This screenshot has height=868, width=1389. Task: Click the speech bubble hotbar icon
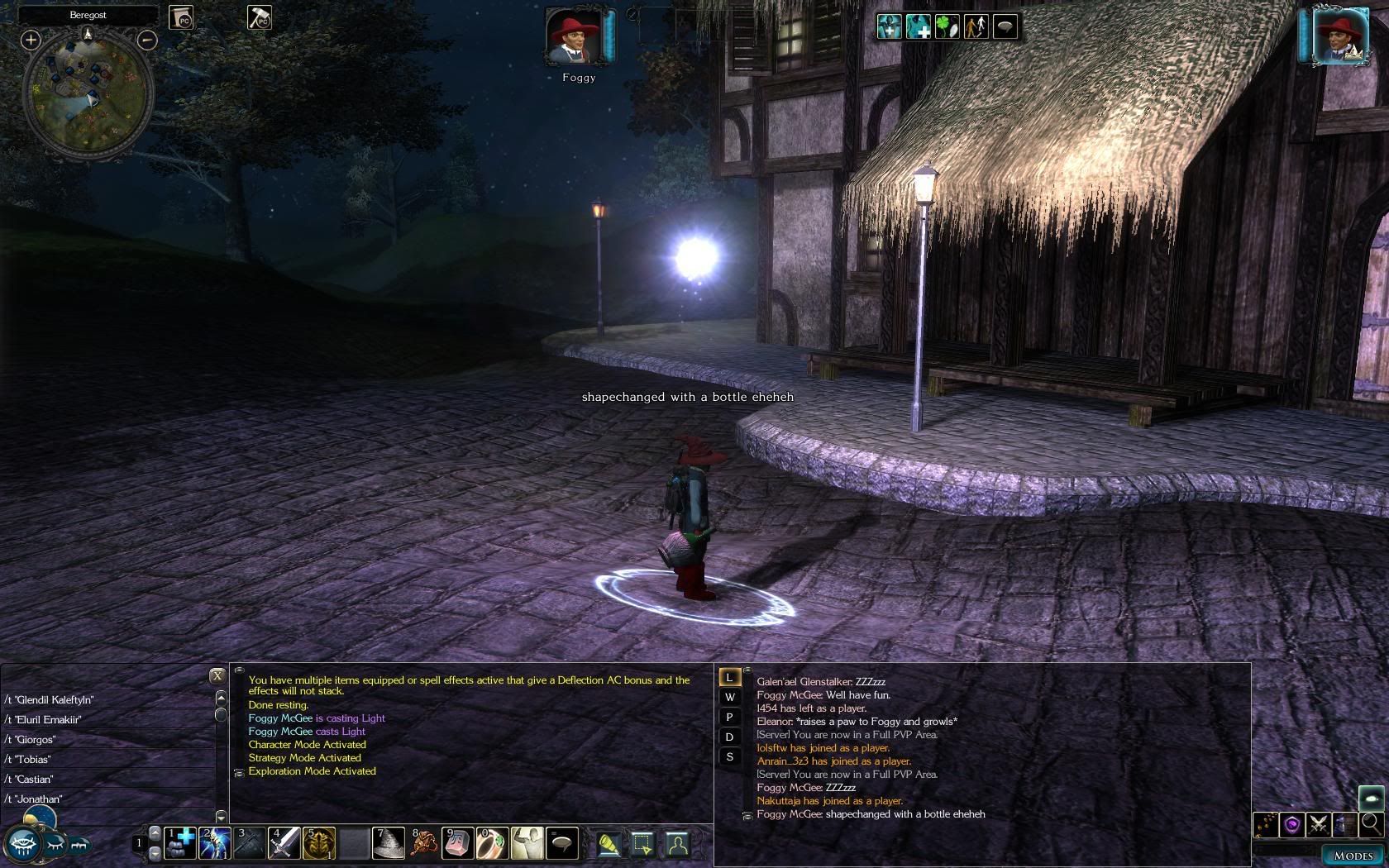[x=562, y=843]
